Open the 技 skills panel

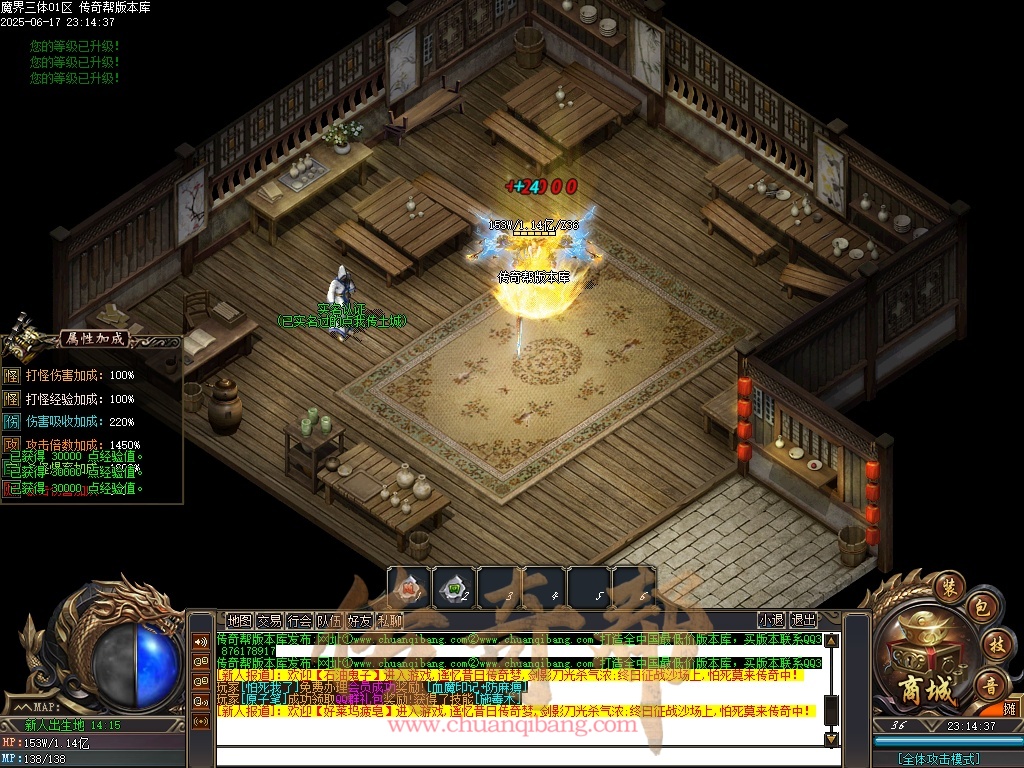[x=994, y=643]
